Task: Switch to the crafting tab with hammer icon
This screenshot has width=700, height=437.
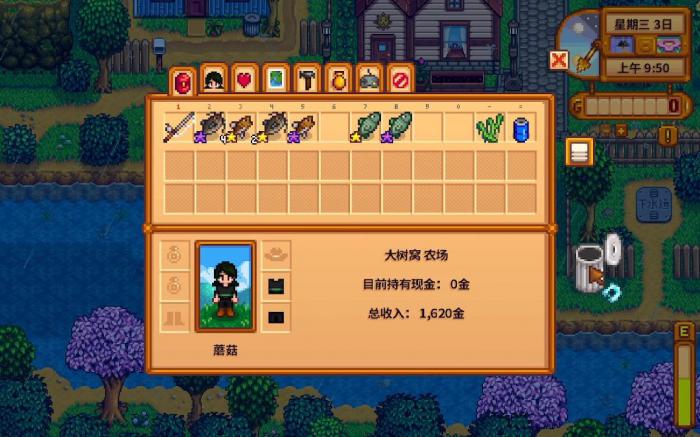Action: click(307, 79)
